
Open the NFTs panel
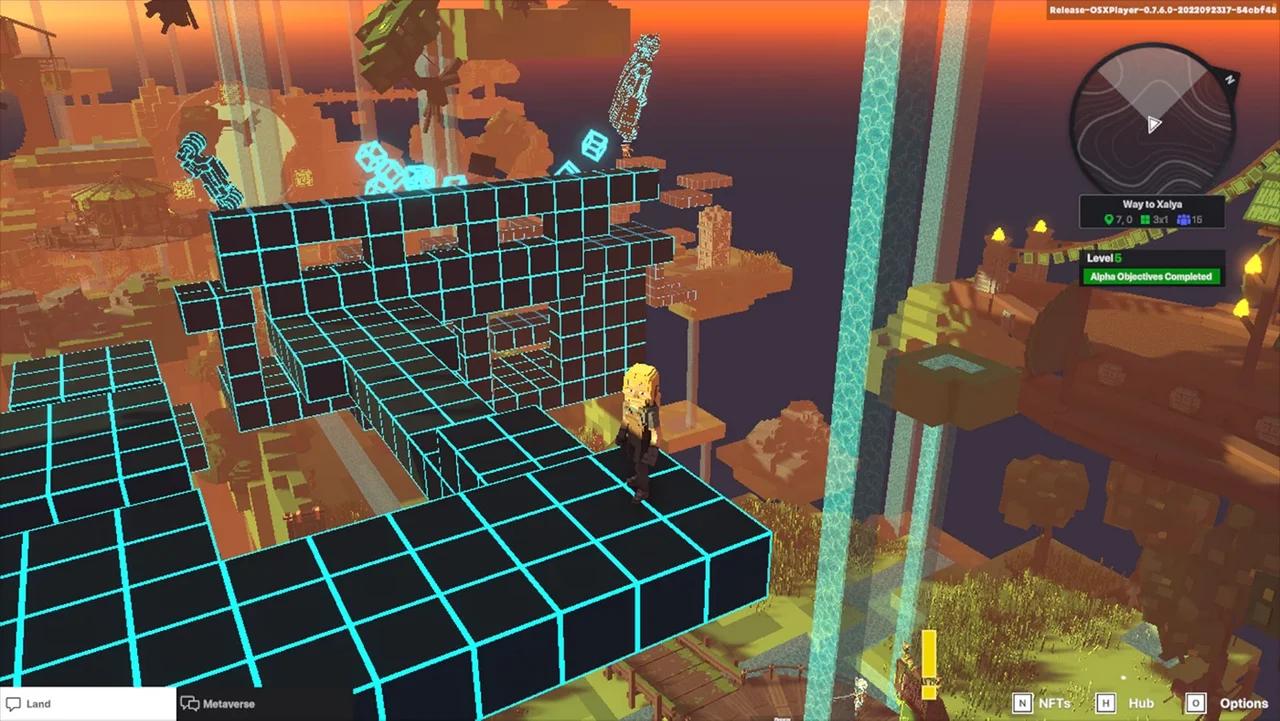click(x=1055, y=703)
